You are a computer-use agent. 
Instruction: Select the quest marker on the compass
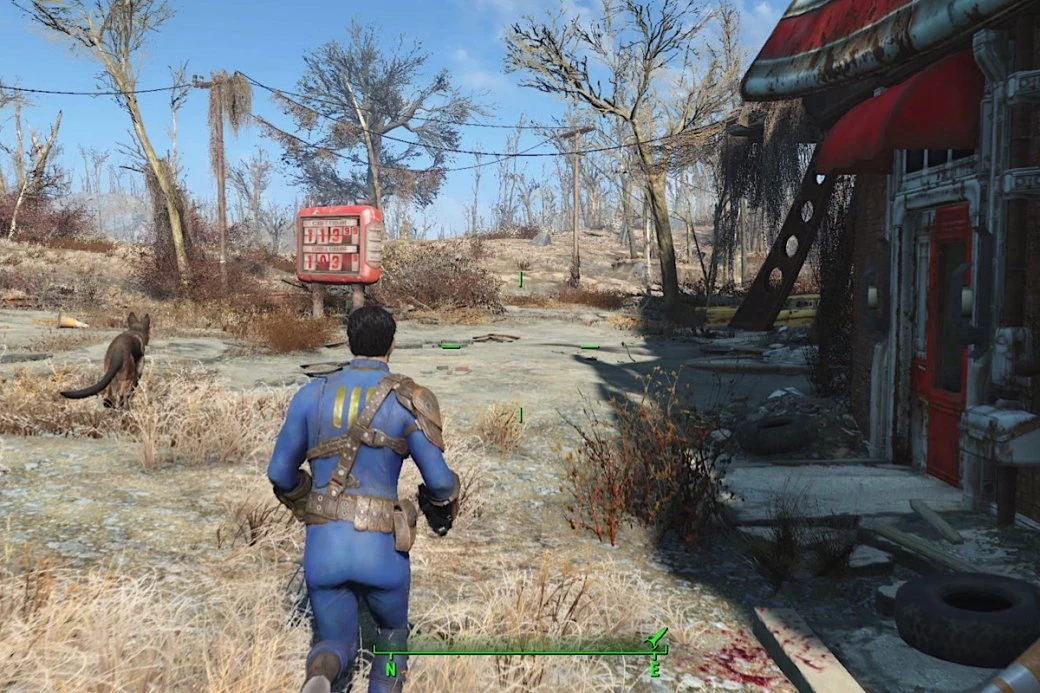[x=656, y=637]
